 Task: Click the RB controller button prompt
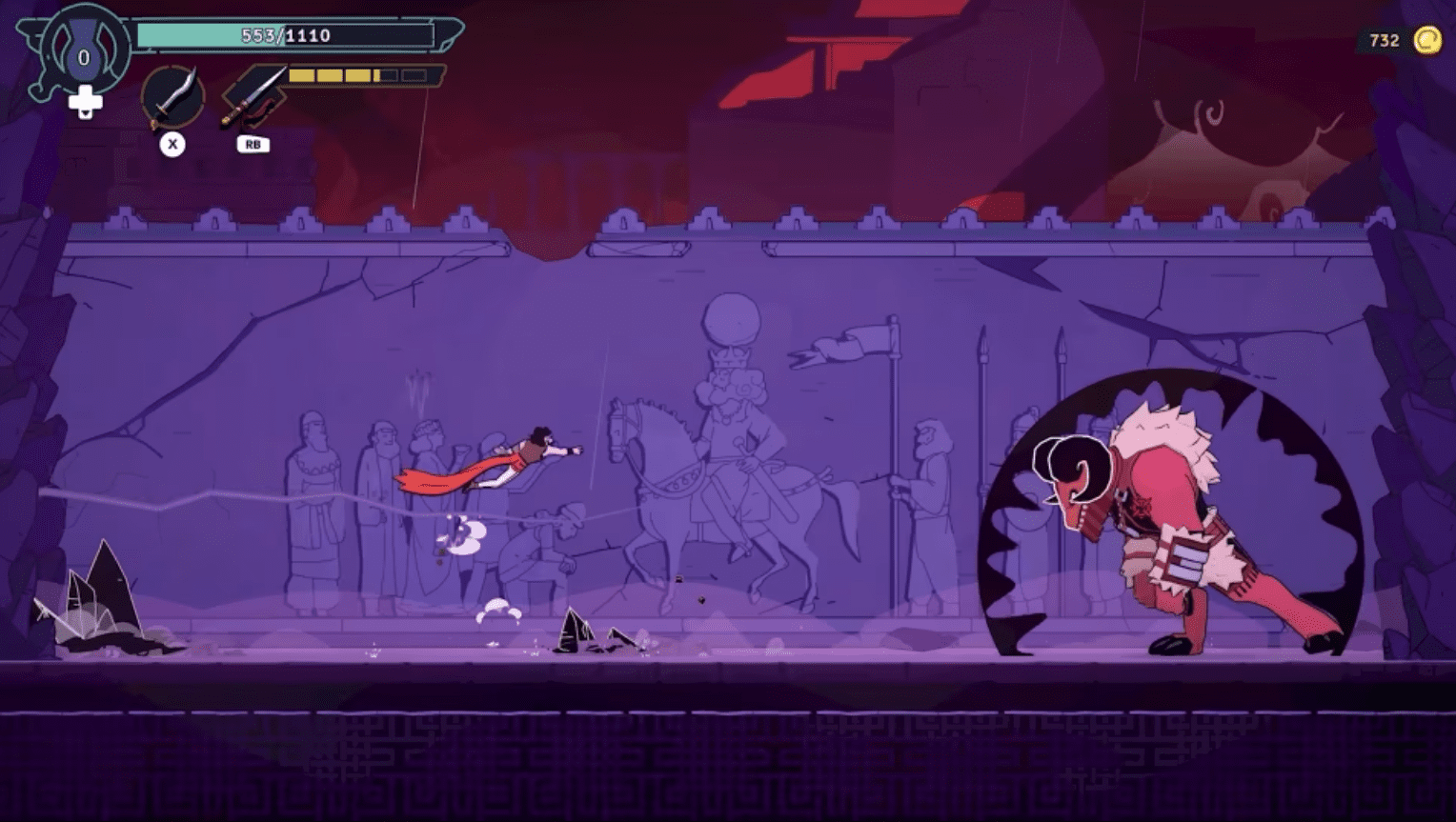pyautogui.click(x=253, y=145)
